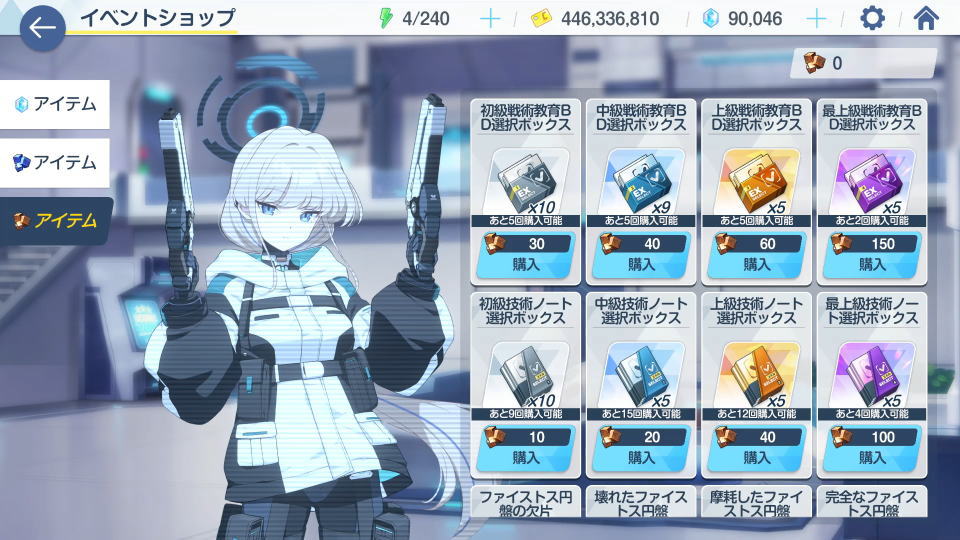
Task: Purchase 最上級技術ノート選択ボックス for 100
Action: [872, 458]
